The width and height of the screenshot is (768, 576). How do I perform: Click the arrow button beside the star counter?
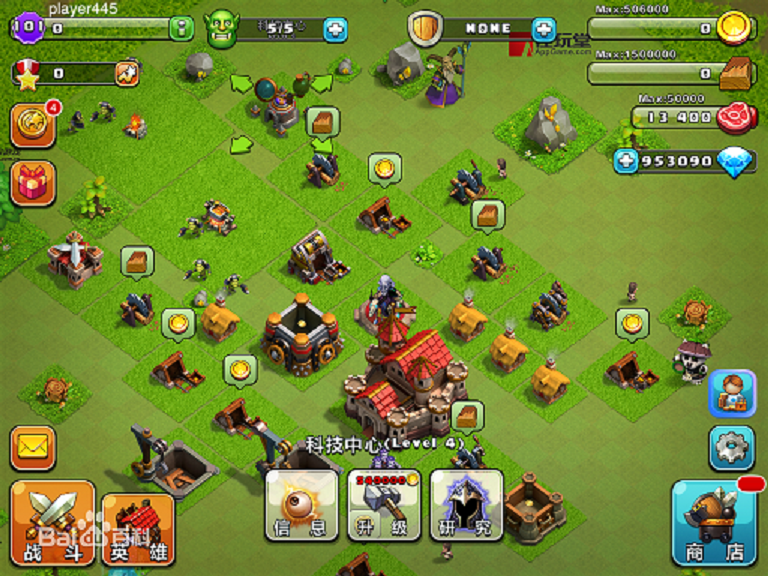tap(127, 72)
